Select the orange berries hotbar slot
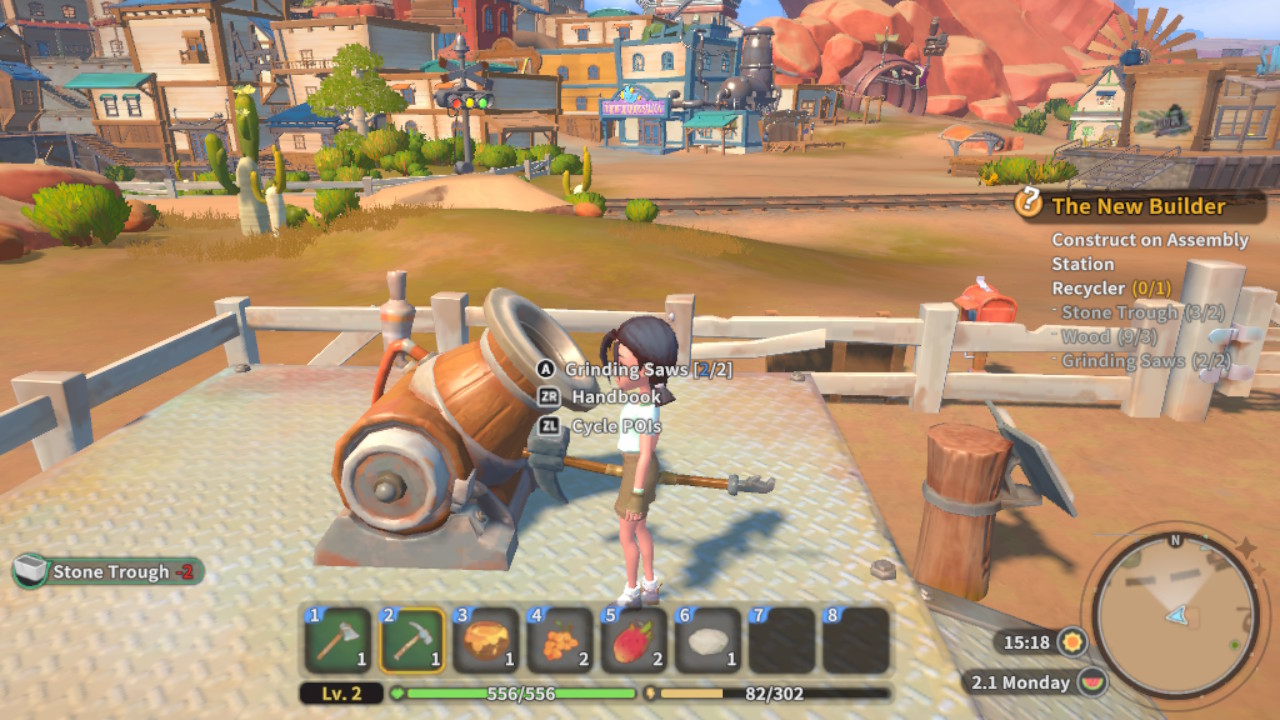This screenshot has height=720, width=1280. (x=560, y=641)
